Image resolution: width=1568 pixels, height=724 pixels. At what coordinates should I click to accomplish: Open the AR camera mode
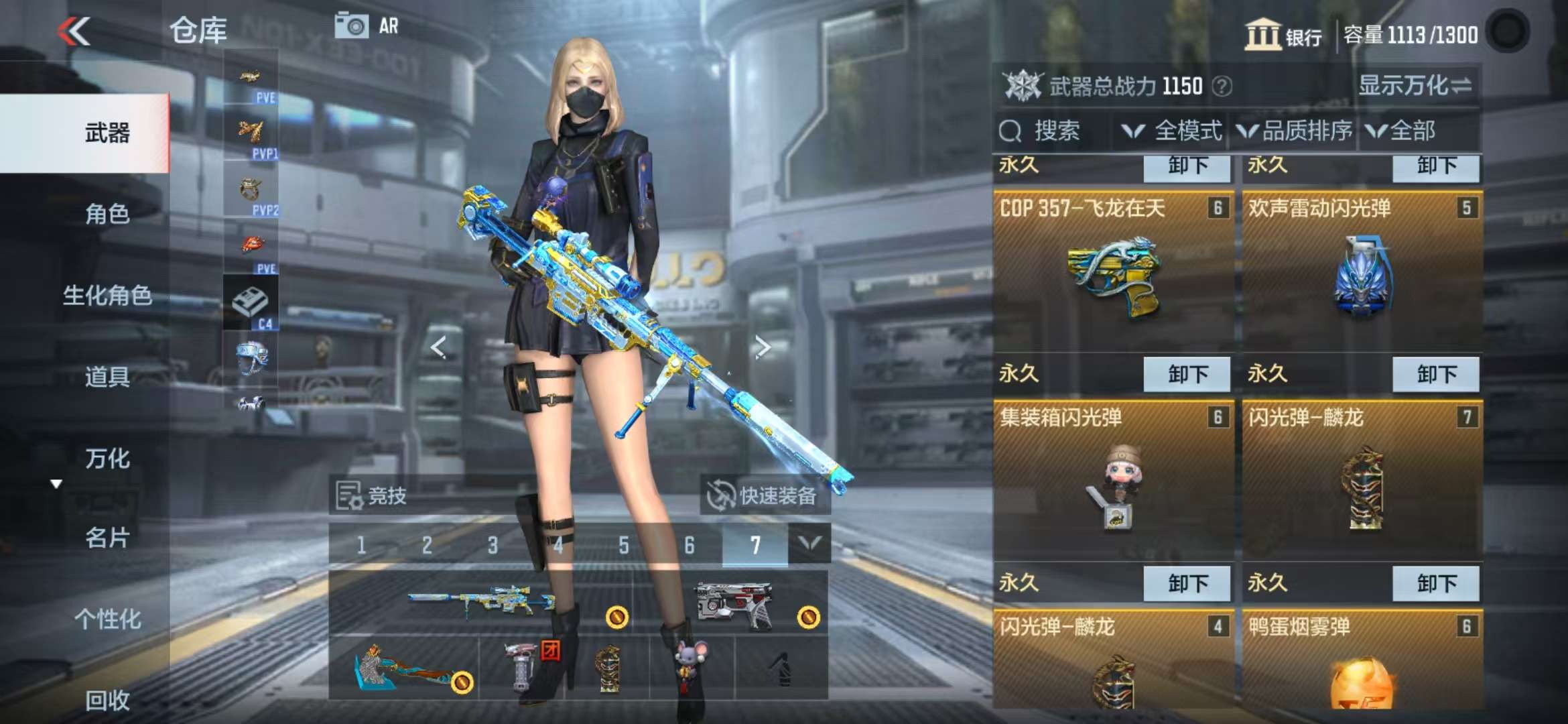coord(367,27)
